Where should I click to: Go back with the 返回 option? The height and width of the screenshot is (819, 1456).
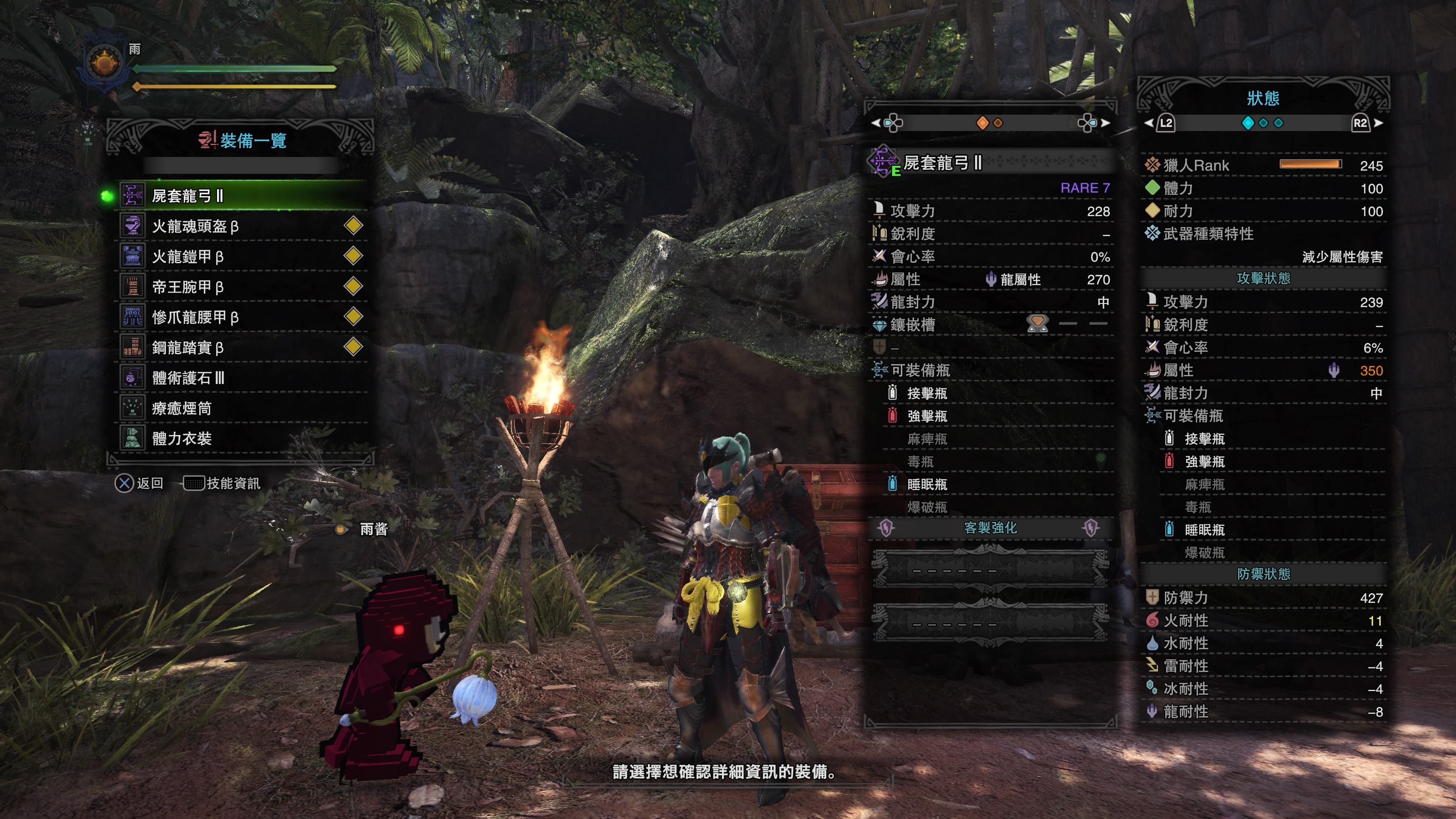[140, 483]
